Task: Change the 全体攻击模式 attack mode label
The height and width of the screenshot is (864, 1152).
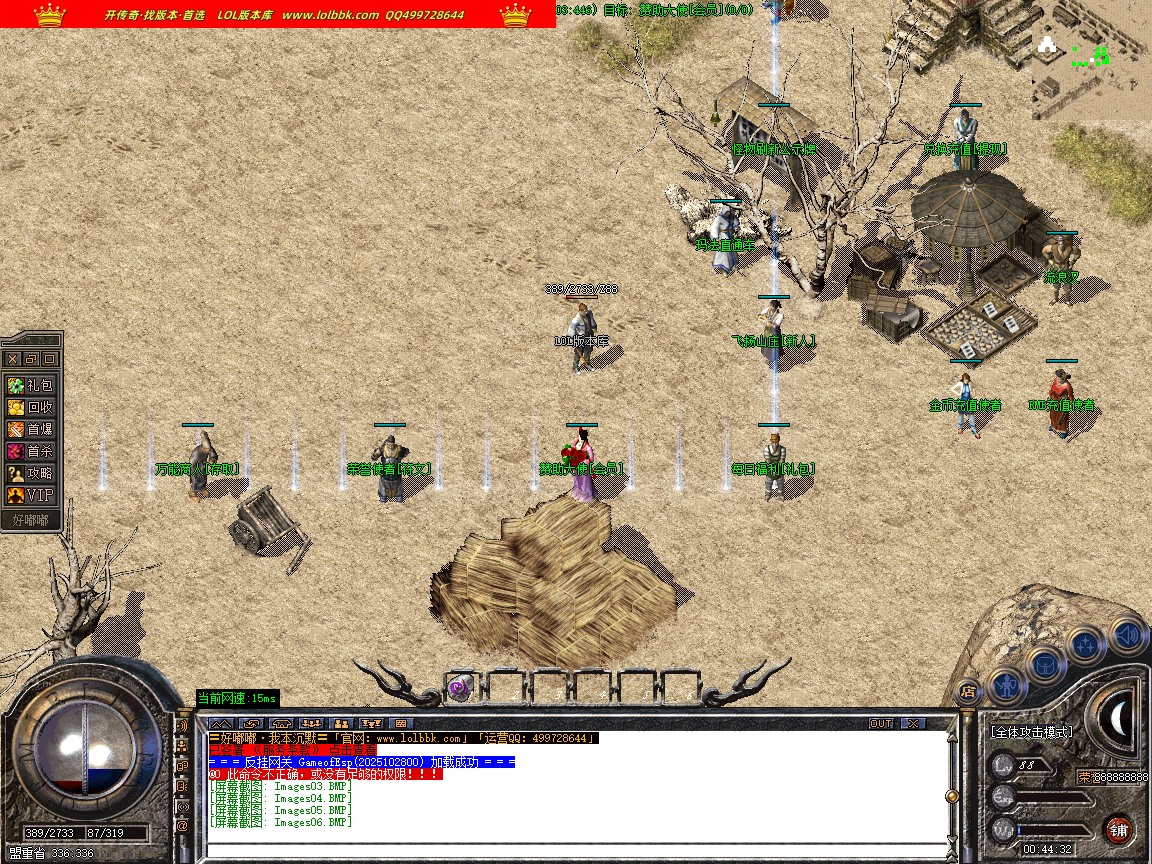Action: (x=1031, y=732)
